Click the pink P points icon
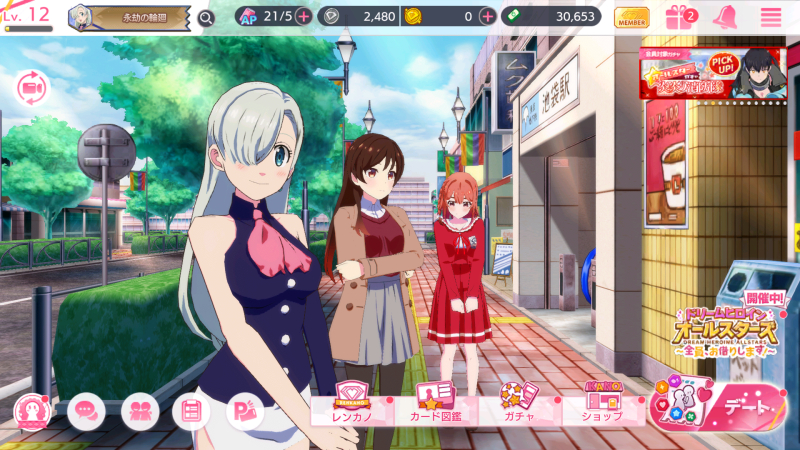This screenshot has width=800, height=450. (x=244, y=410)
